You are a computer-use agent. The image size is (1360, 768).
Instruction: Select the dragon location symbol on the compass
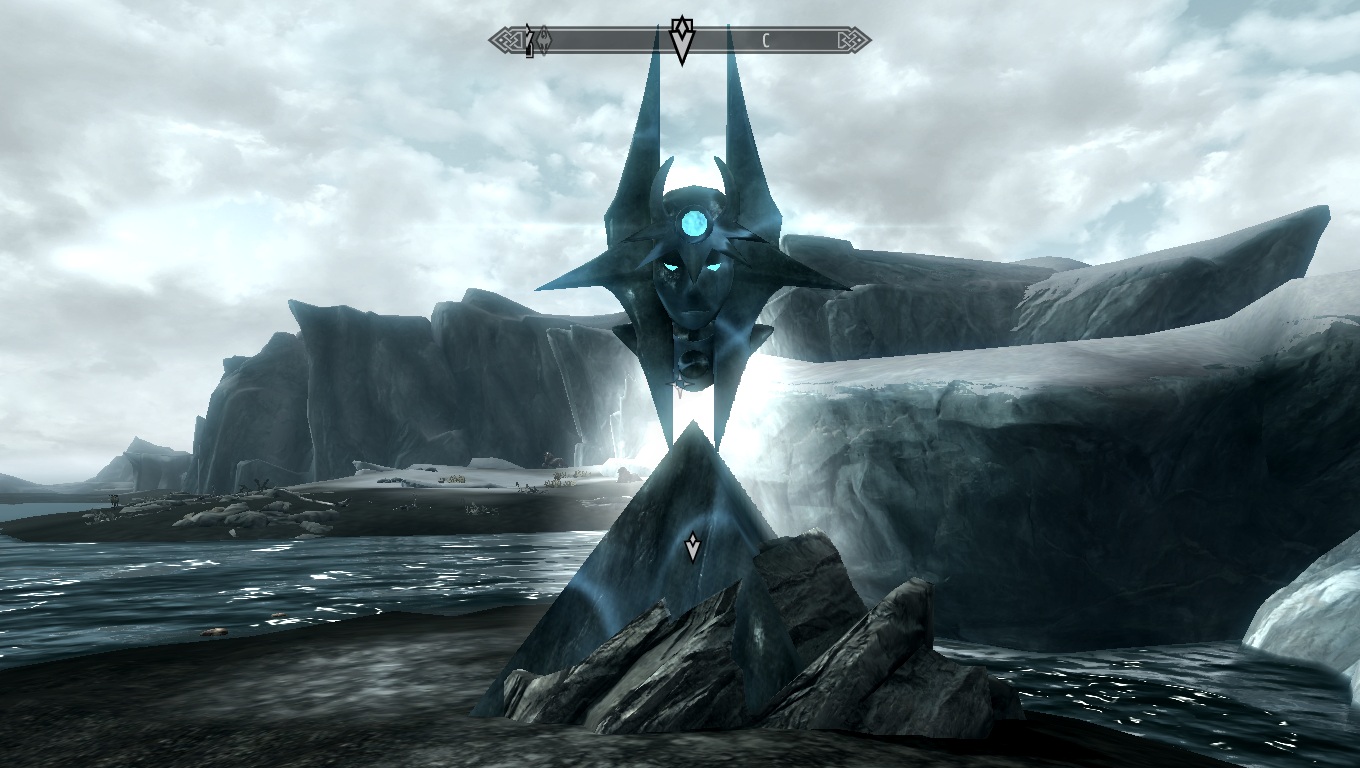tap(544, 38)
